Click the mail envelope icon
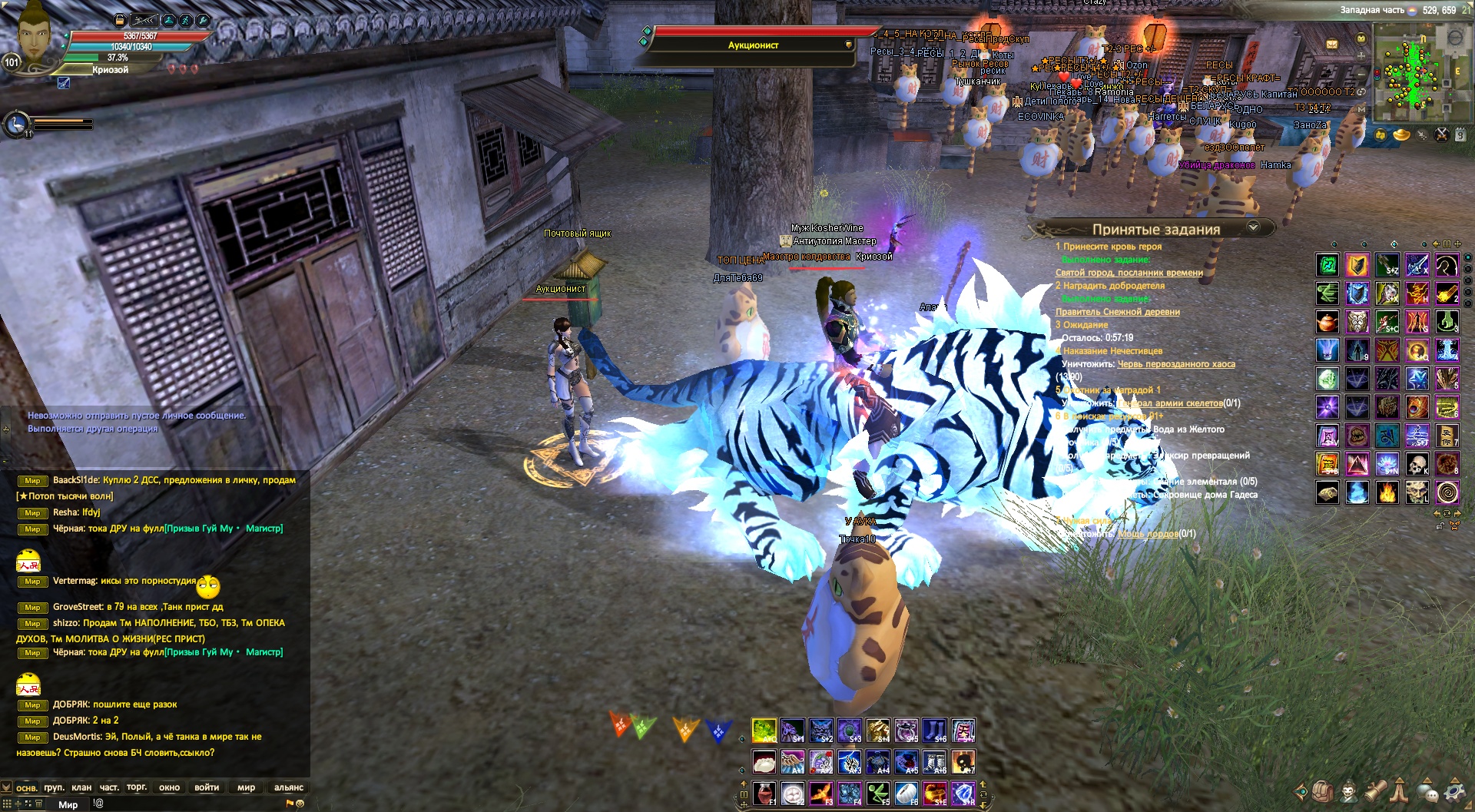Viewport: 1475px width, 812px height. (1331, 45)
